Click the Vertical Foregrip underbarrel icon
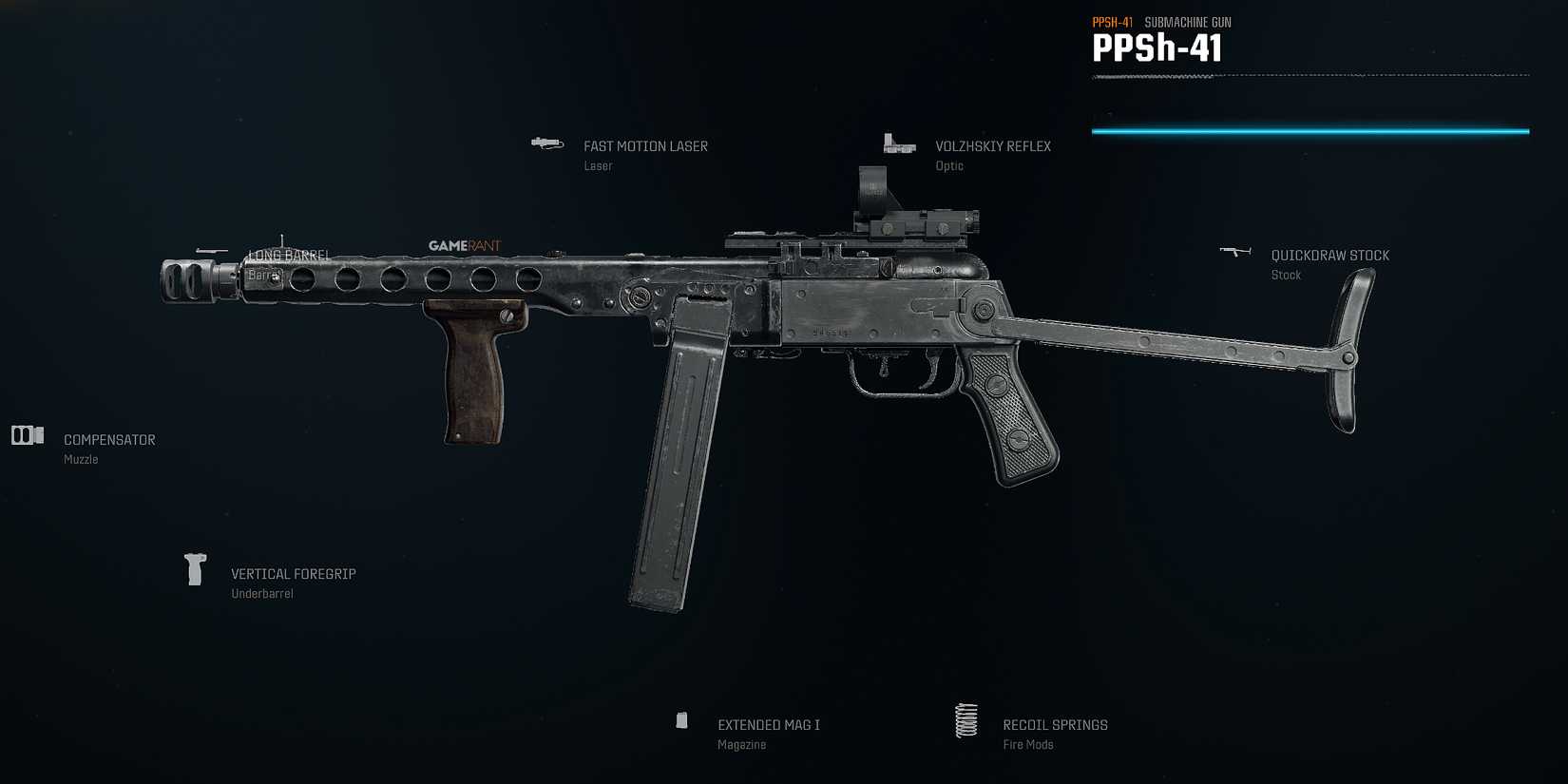Image resolution: width=1568 pixels, height=784 pixels. tap(196, 569)
